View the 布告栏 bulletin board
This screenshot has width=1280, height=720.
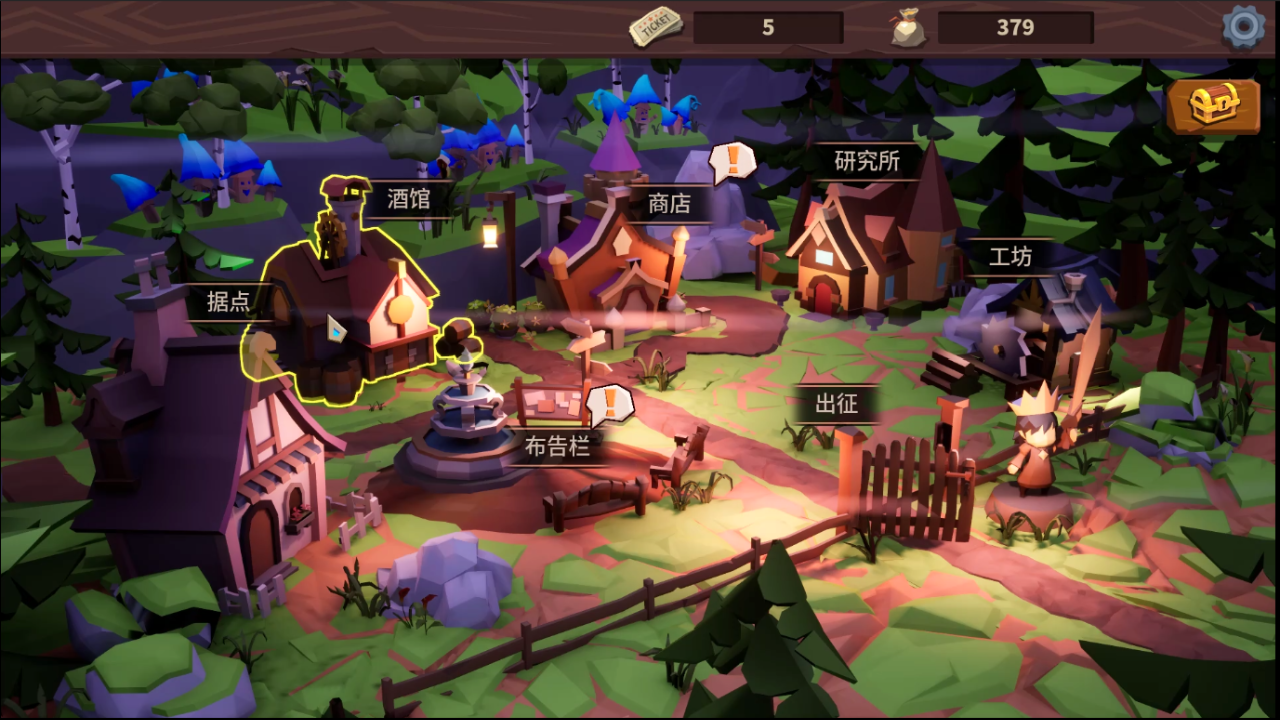click(x=557, y=446)
